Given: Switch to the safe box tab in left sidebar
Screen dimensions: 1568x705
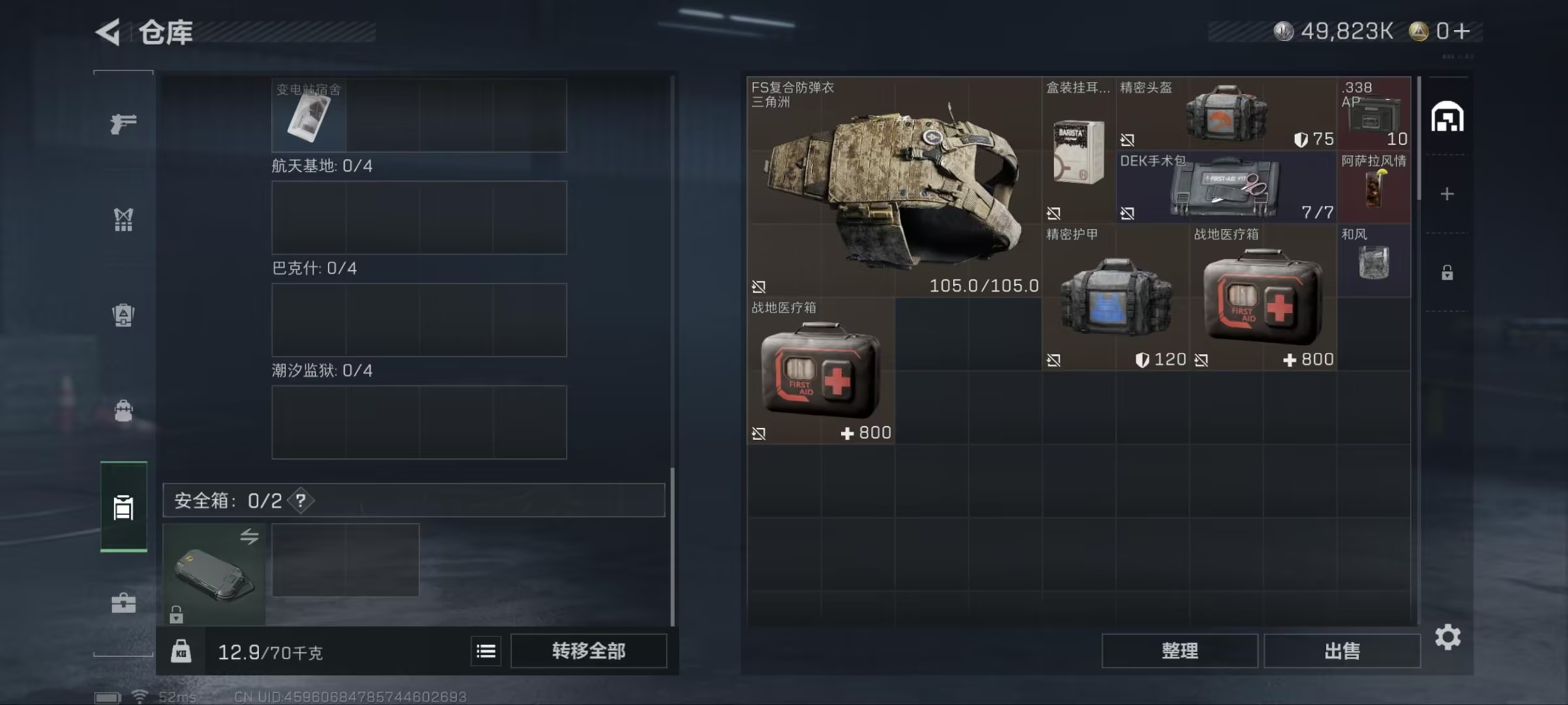Looking at the screenshot, I should point(124,508).
